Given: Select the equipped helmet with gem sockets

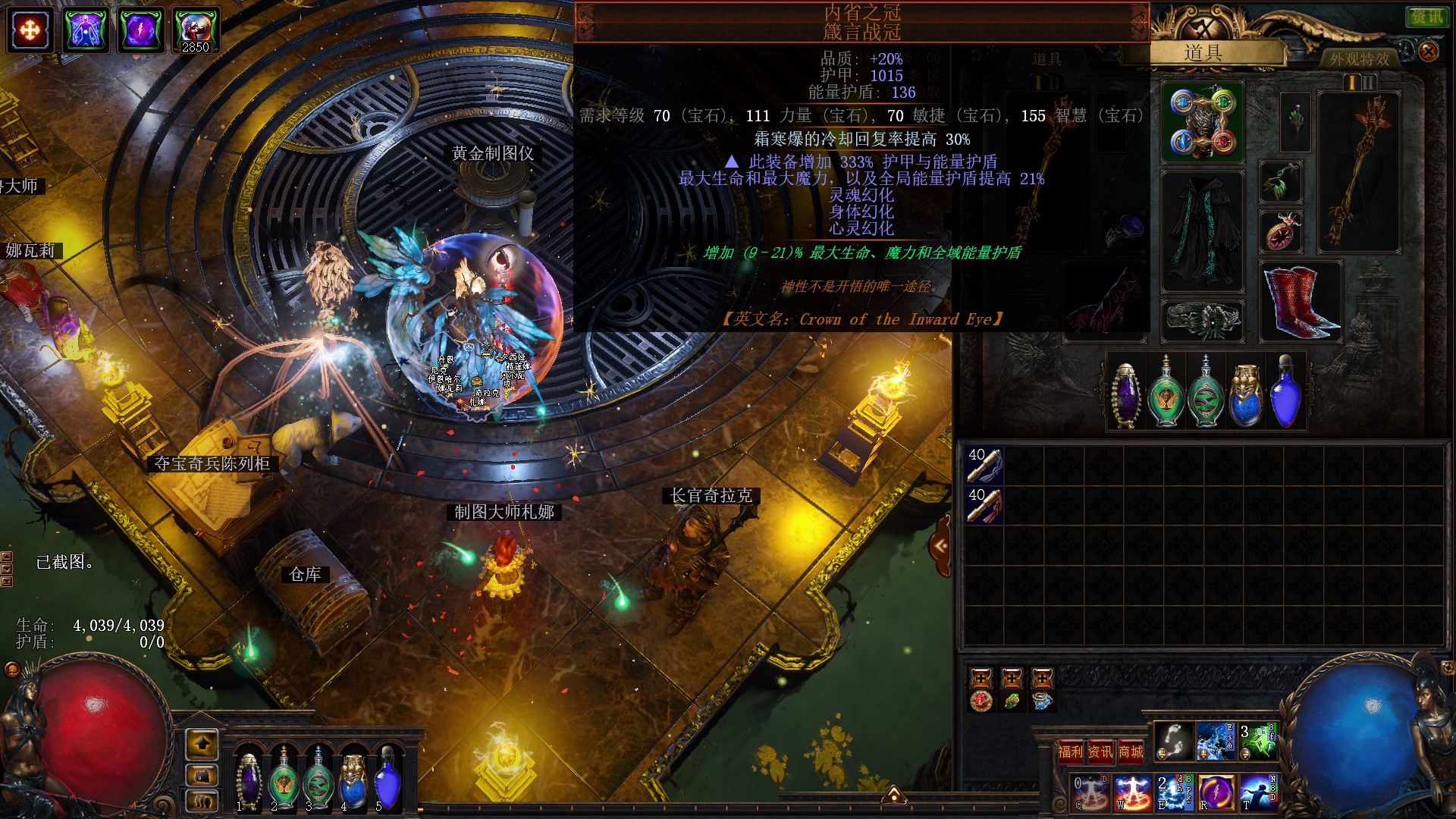Looking at the screenshot, I should [x=1203, y=122].
